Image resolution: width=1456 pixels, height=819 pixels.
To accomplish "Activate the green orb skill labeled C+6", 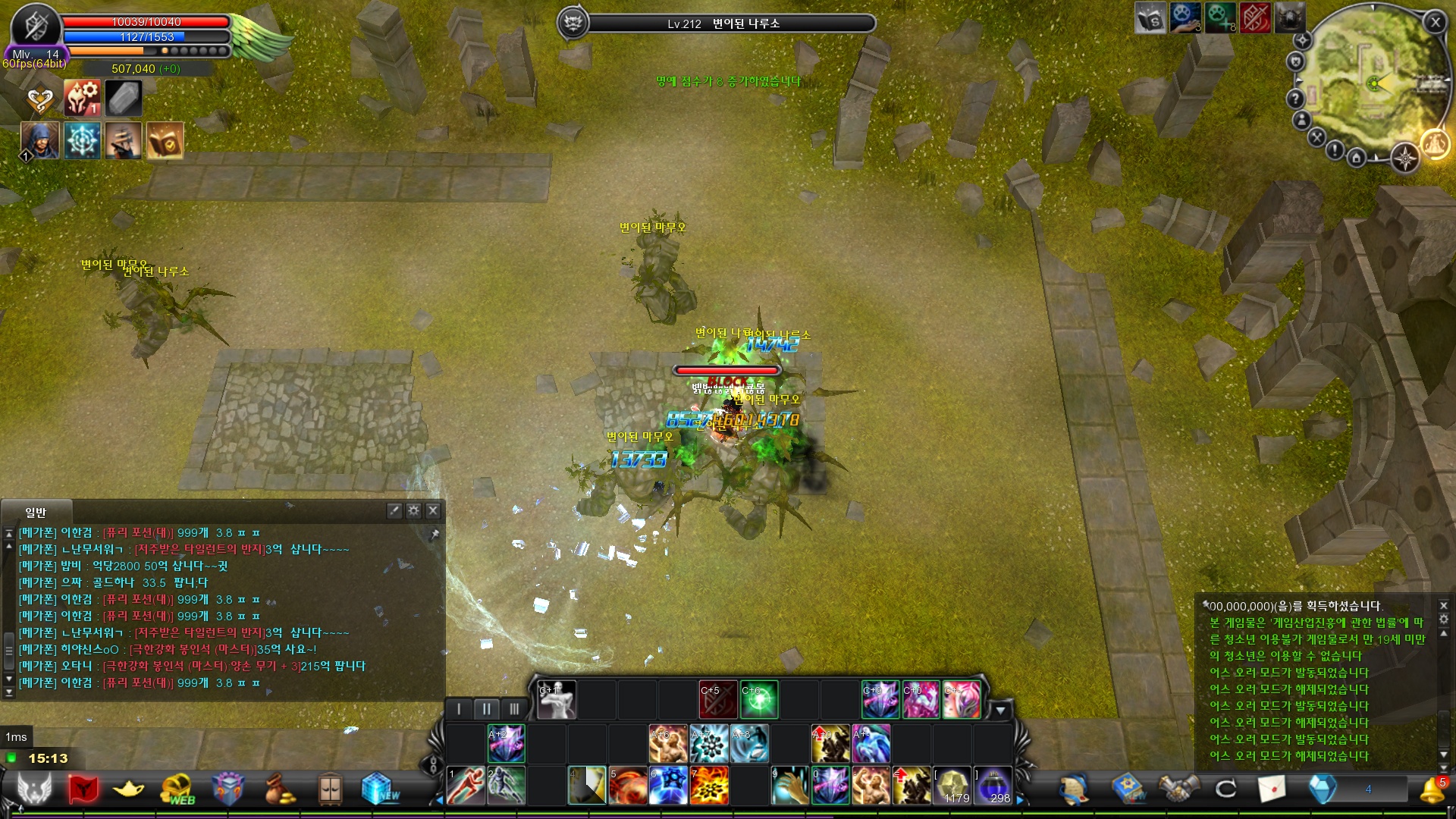I will [x=758, y=699].
